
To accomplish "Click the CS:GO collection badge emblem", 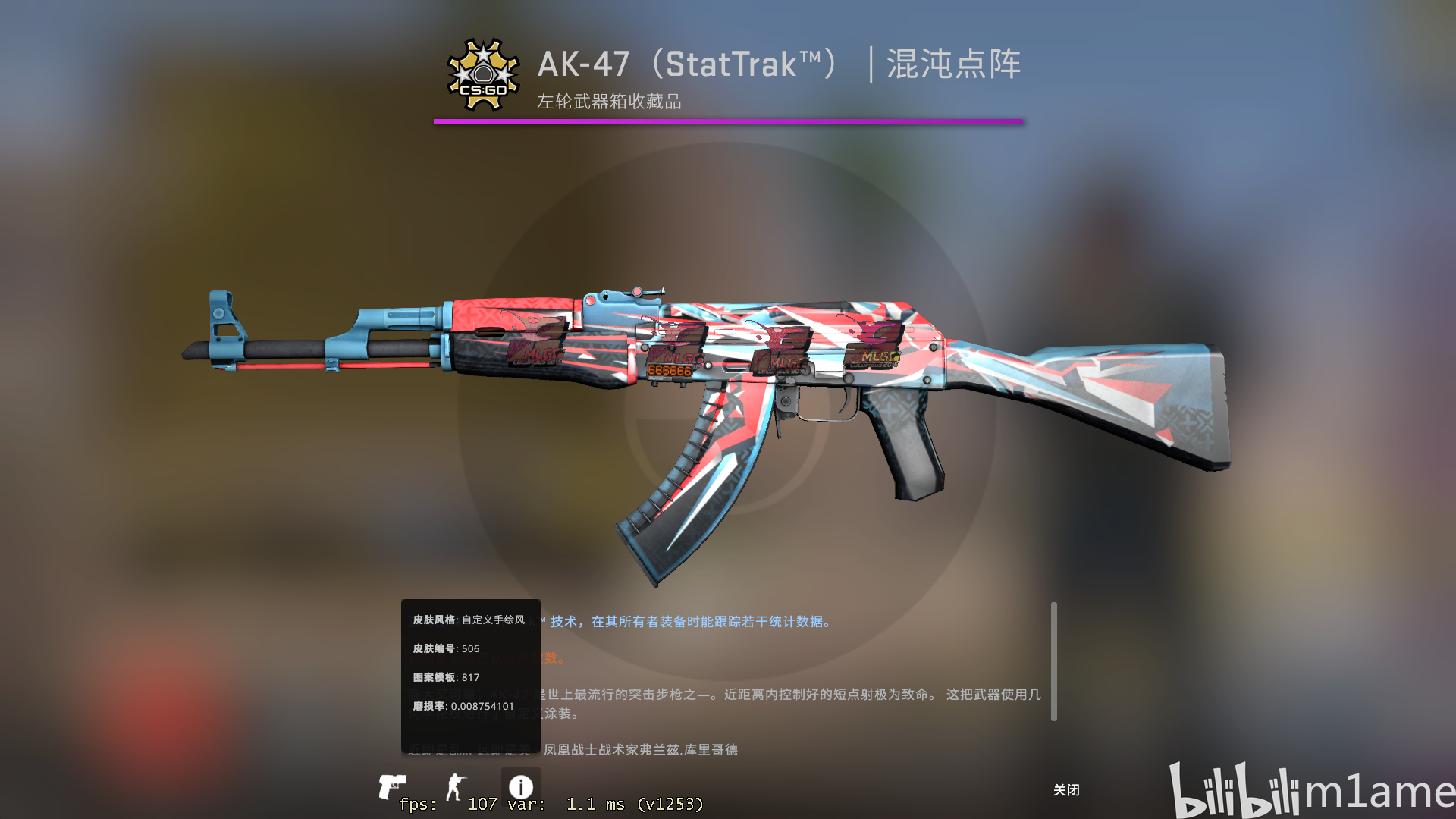I will coord(483,74).
